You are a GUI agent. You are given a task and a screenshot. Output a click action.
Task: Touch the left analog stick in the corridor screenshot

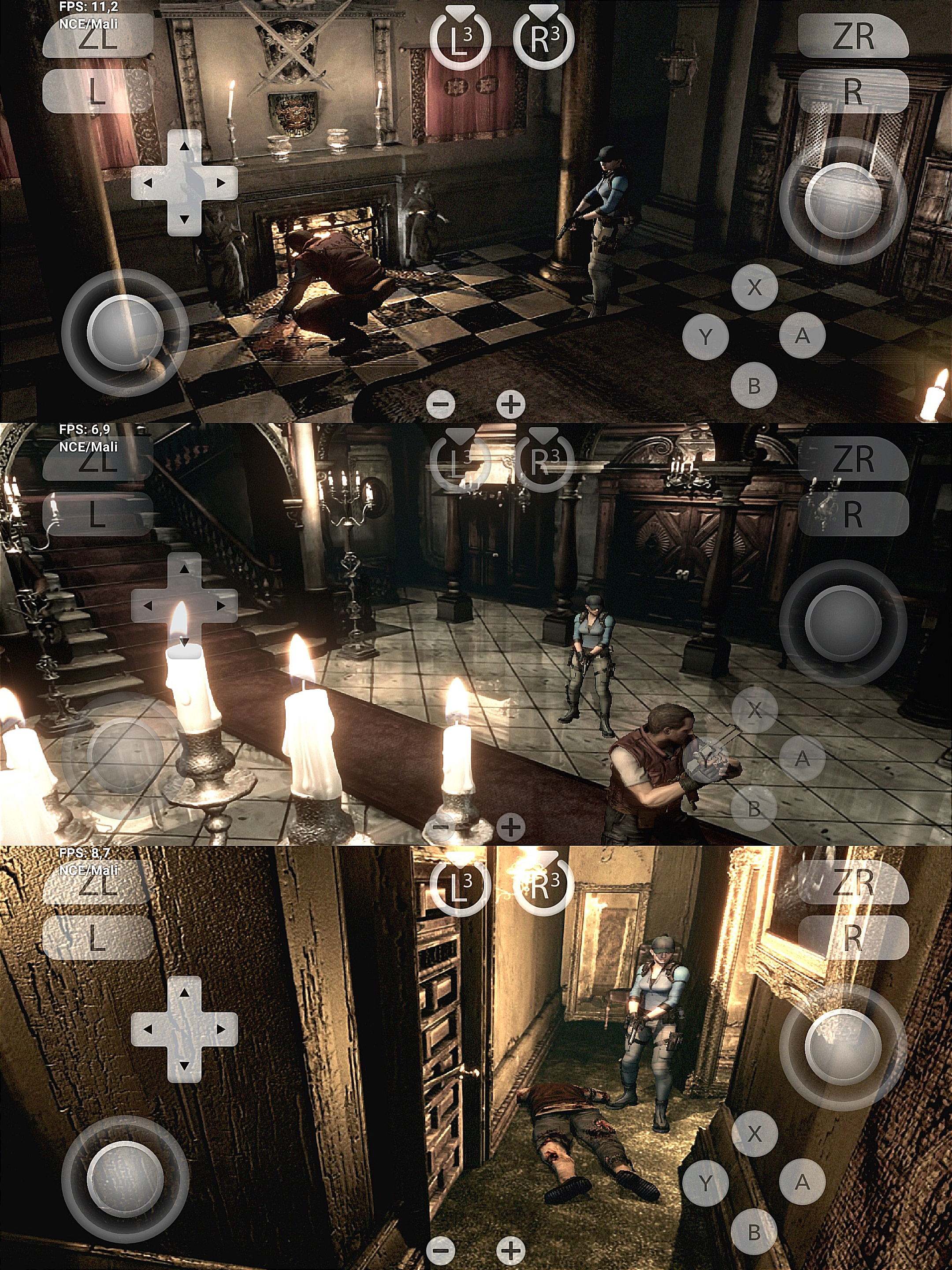[125, 1179]
